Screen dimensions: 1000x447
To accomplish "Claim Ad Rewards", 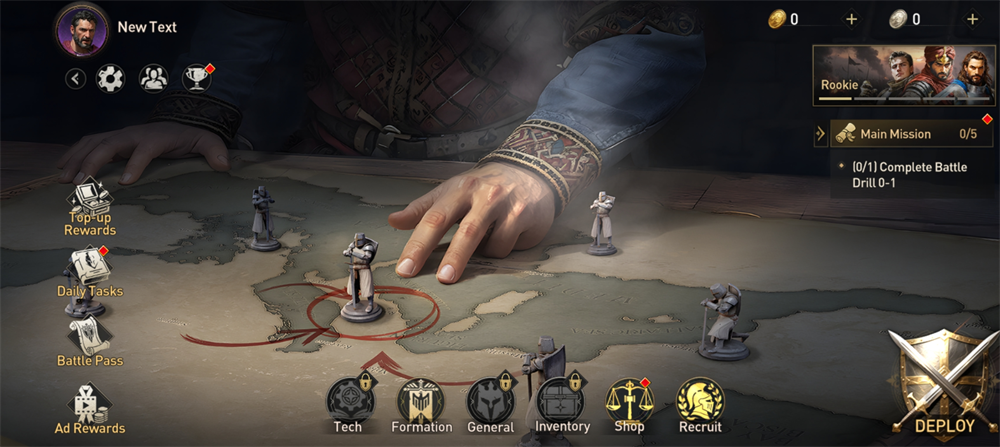I will pos(90,408).
